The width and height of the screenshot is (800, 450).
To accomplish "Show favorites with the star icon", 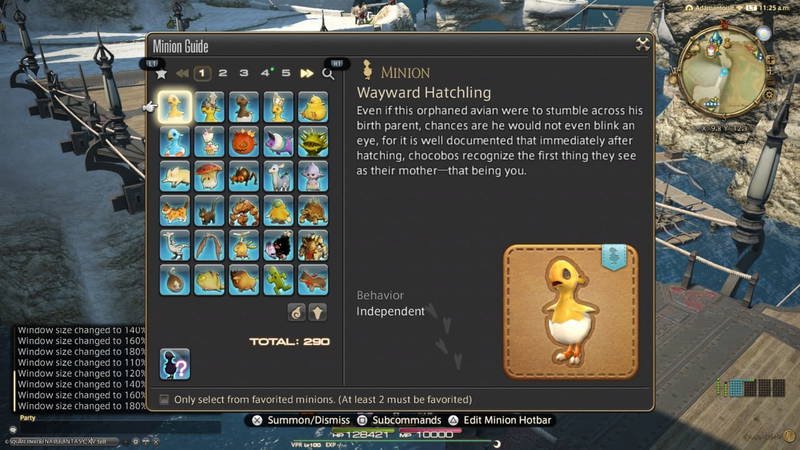I will pyautogui.click(x=161, y=73).
